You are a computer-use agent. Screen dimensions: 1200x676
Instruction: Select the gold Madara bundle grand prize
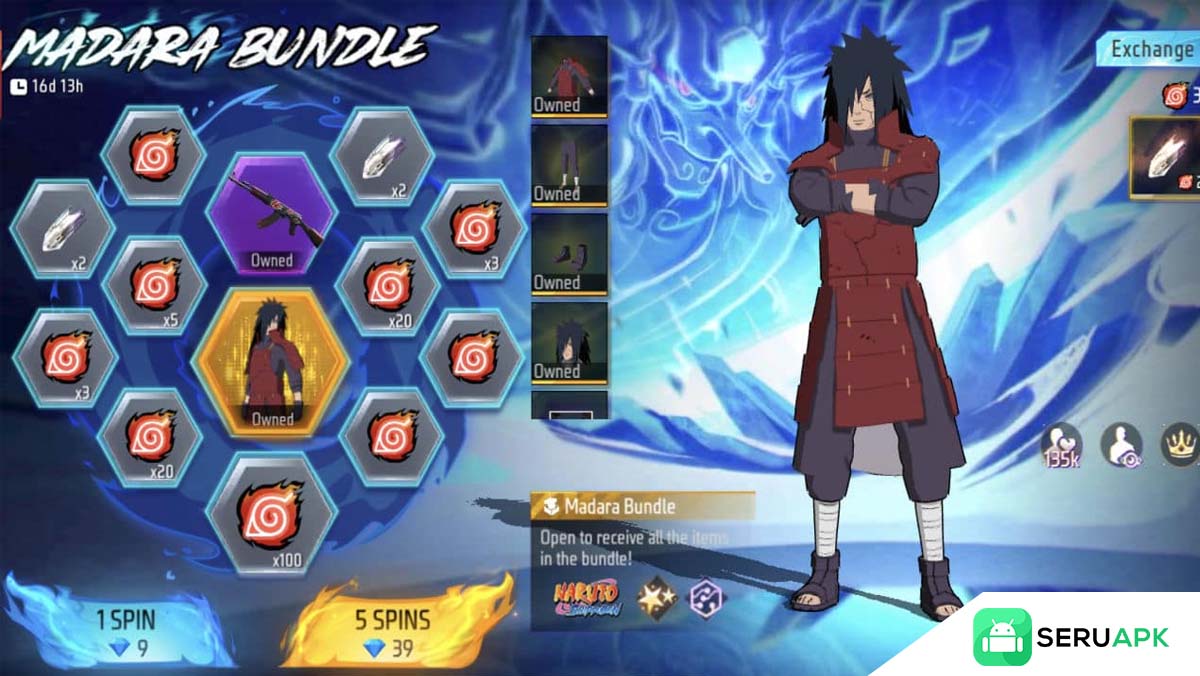272,362
